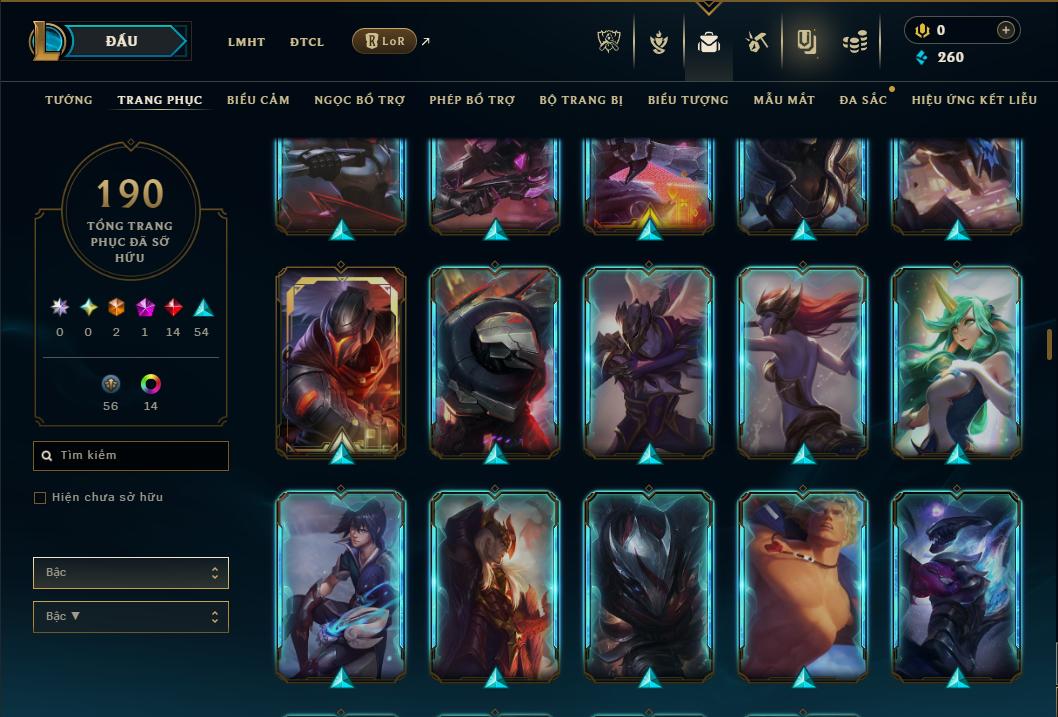Show the BỘ TRANG BỊ tab
Screen dimensions: 1058x717
[x=581, y=100]
